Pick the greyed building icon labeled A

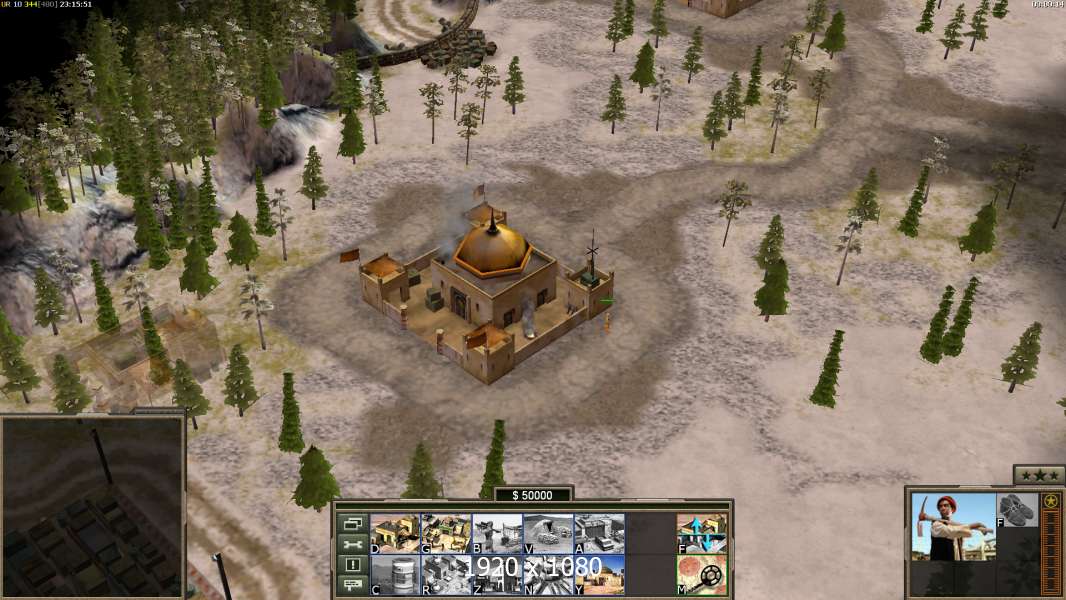[x=599, y=533]
